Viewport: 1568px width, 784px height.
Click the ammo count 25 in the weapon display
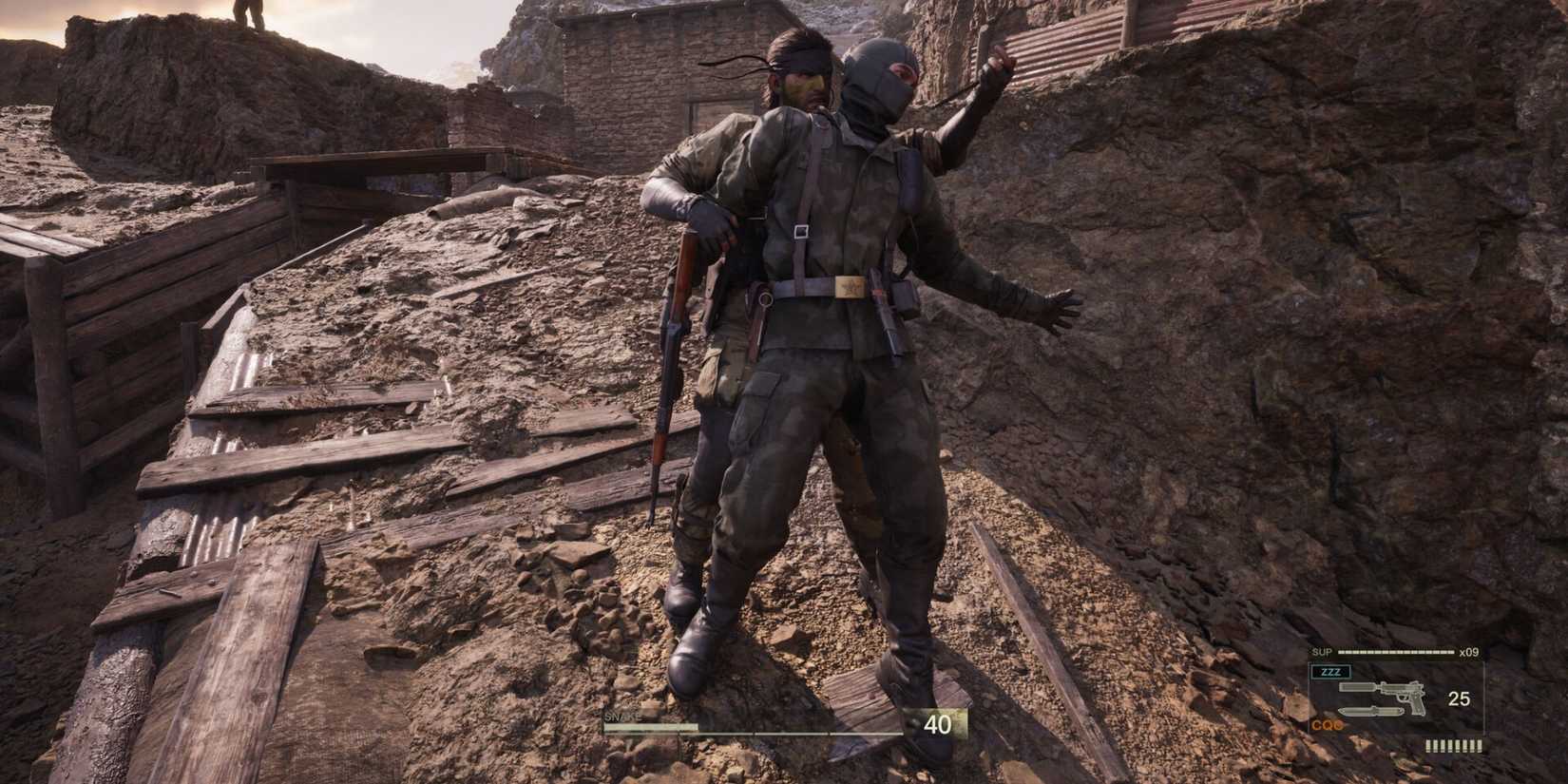click(1460, 698)
